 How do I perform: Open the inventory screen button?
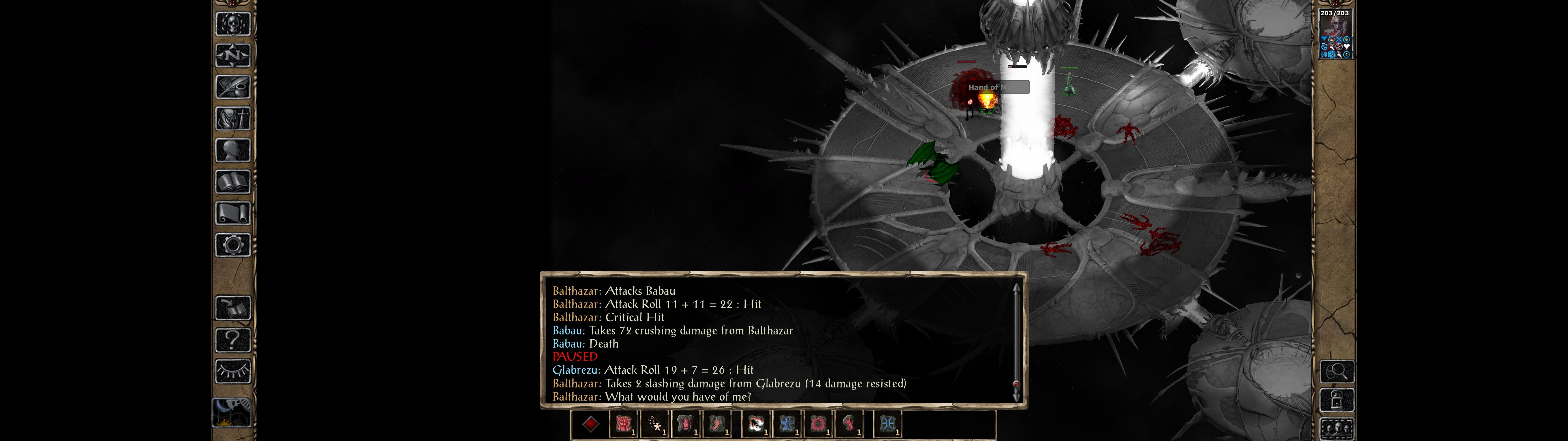click(232, 118)
